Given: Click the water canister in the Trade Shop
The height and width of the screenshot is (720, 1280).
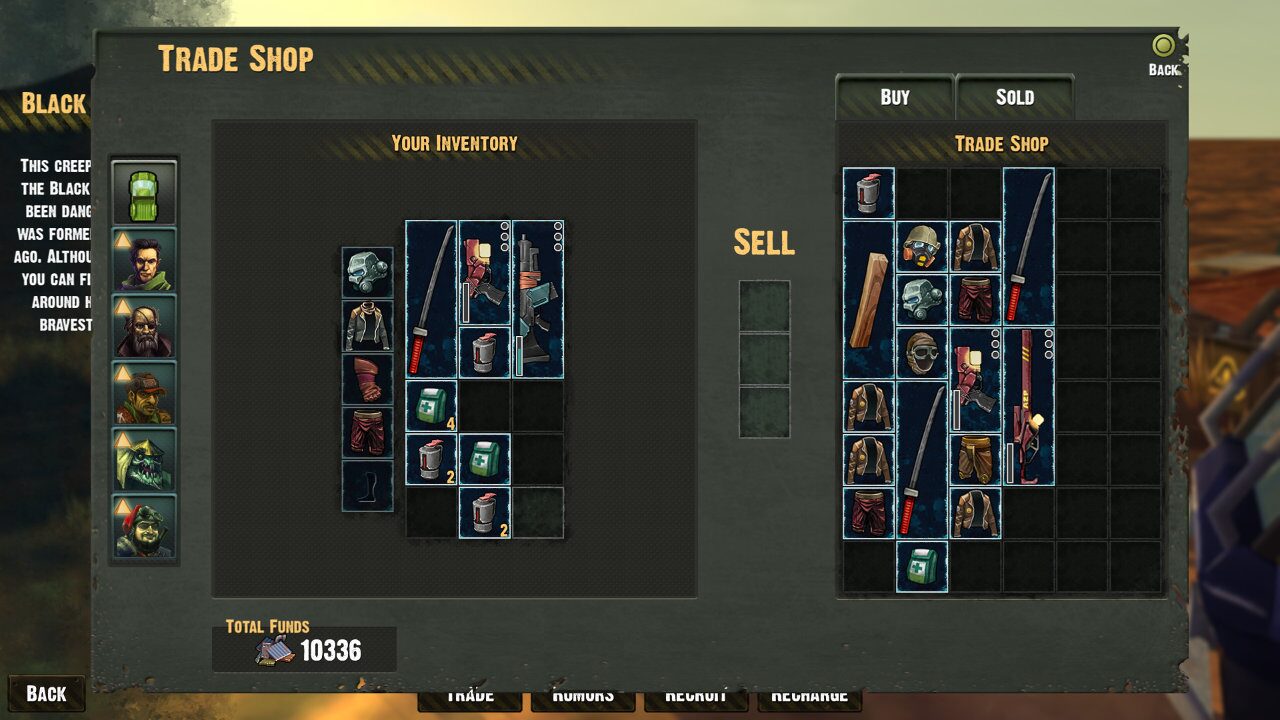Looking at the screenshot, I should click(x=868, y=190).
